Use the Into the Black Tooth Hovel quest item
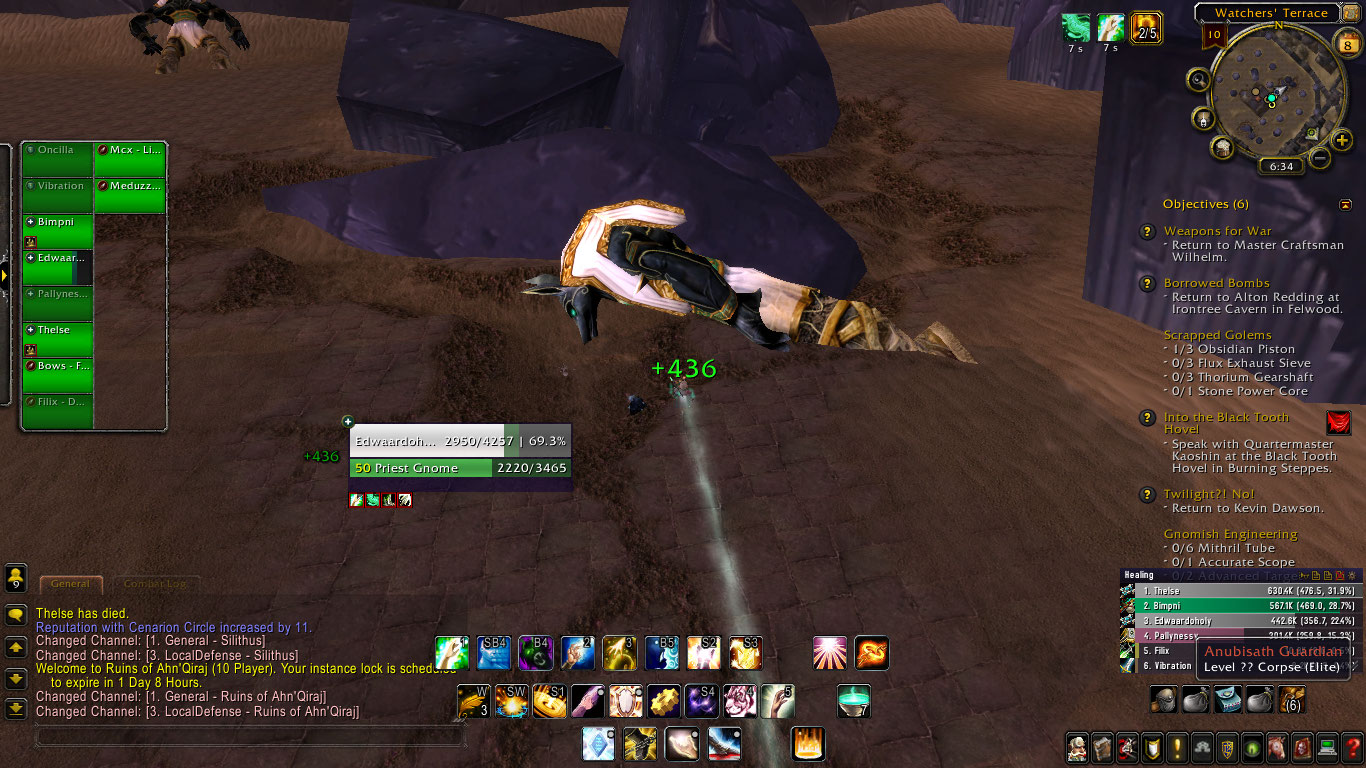Image resolution: width=1366 pixels, height=768 pixels. [x=1338, y=423]
